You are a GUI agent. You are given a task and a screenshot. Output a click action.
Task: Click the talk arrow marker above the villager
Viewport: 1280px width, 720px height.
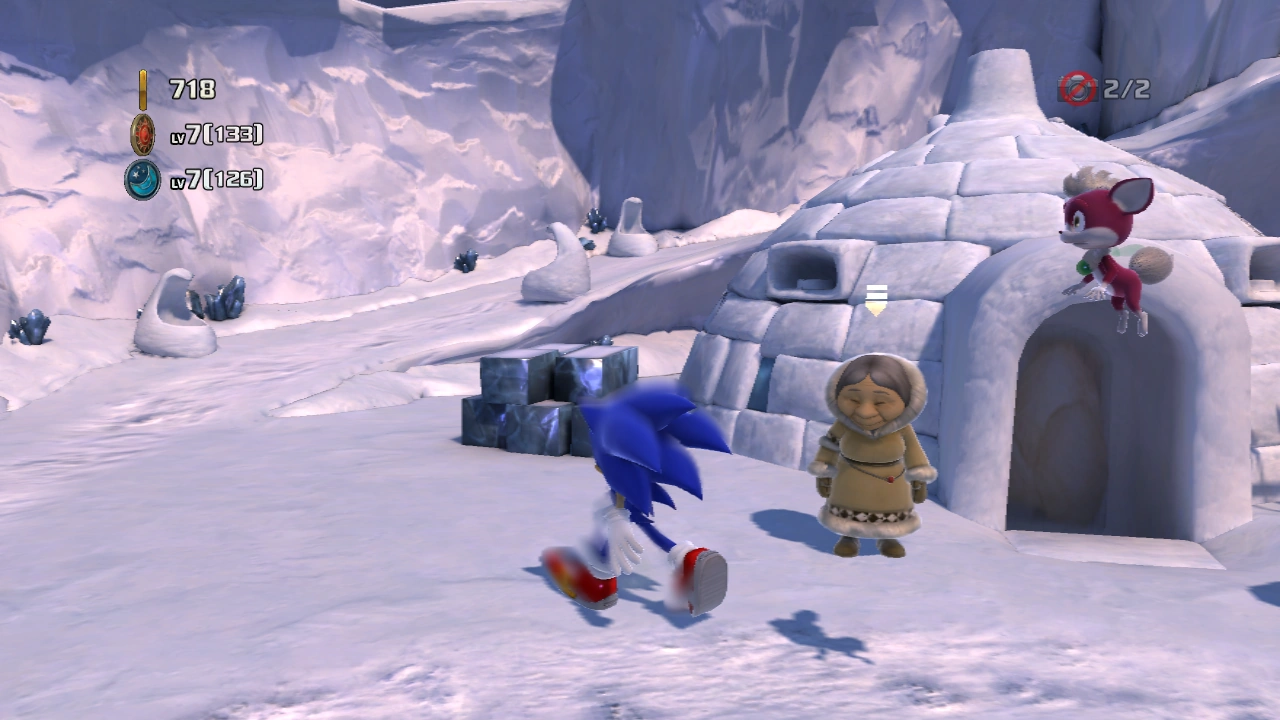point(876,300)
